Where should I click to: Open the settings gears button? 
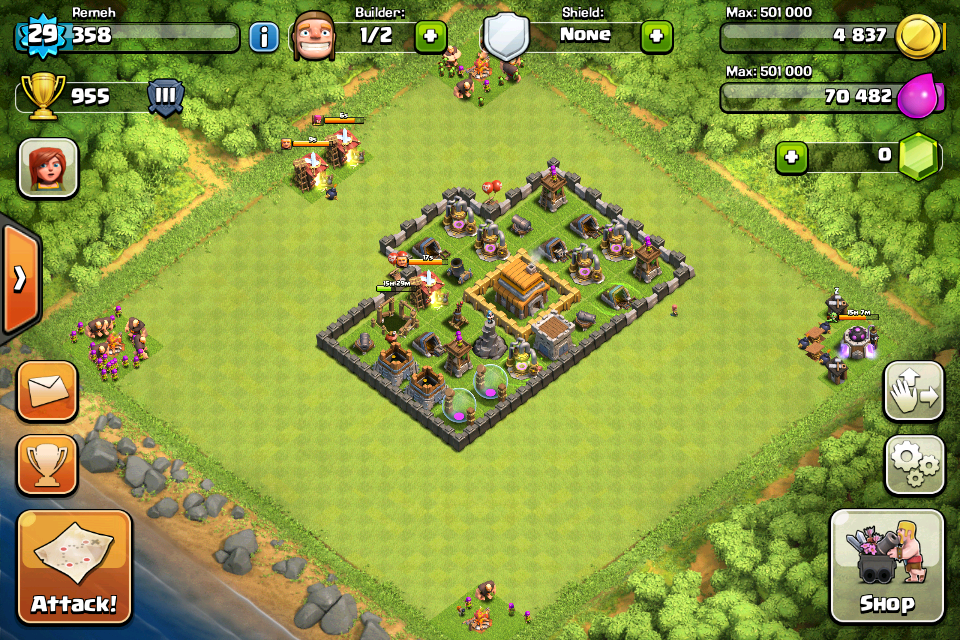[914, 465]
